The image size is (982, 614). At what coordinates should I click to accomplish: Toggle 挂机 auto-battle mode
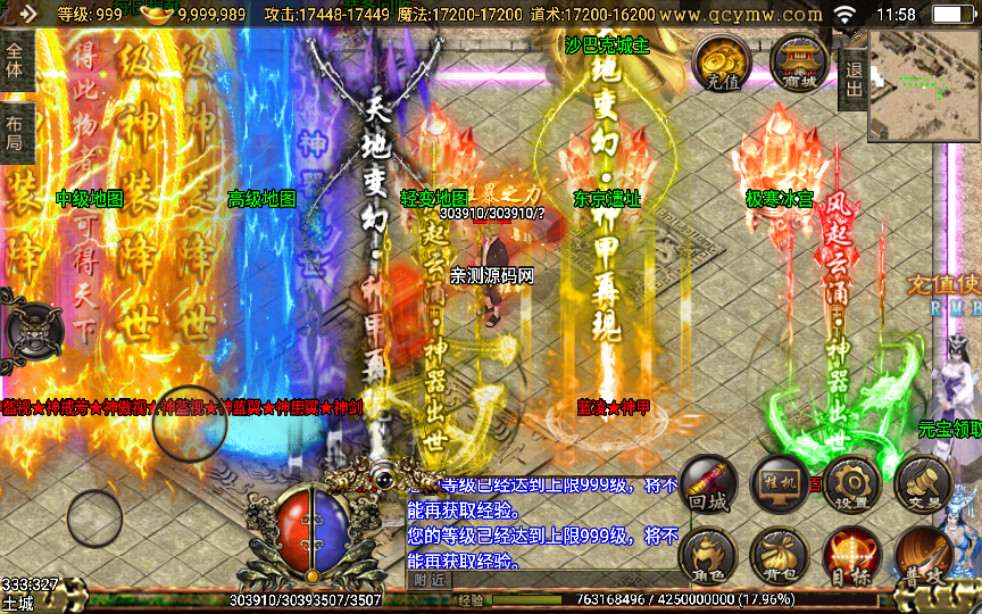point(779,484)
